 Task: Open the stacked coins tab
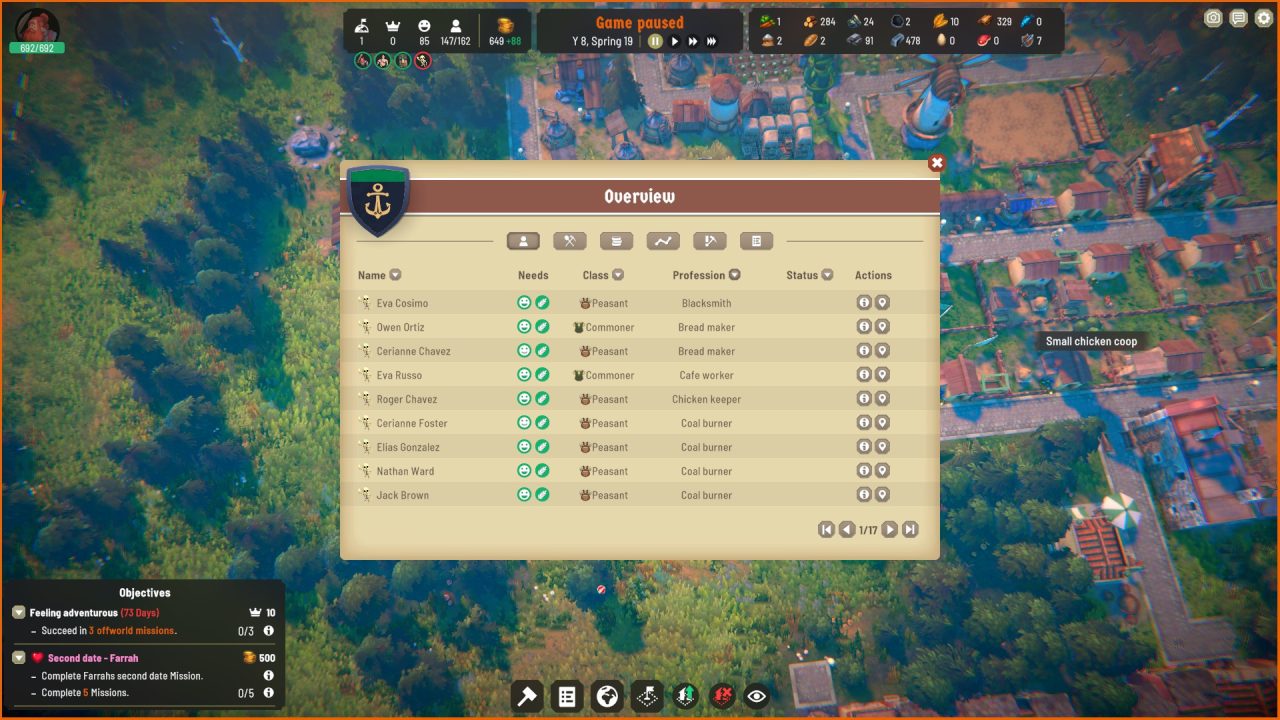[x=616, y=241]
